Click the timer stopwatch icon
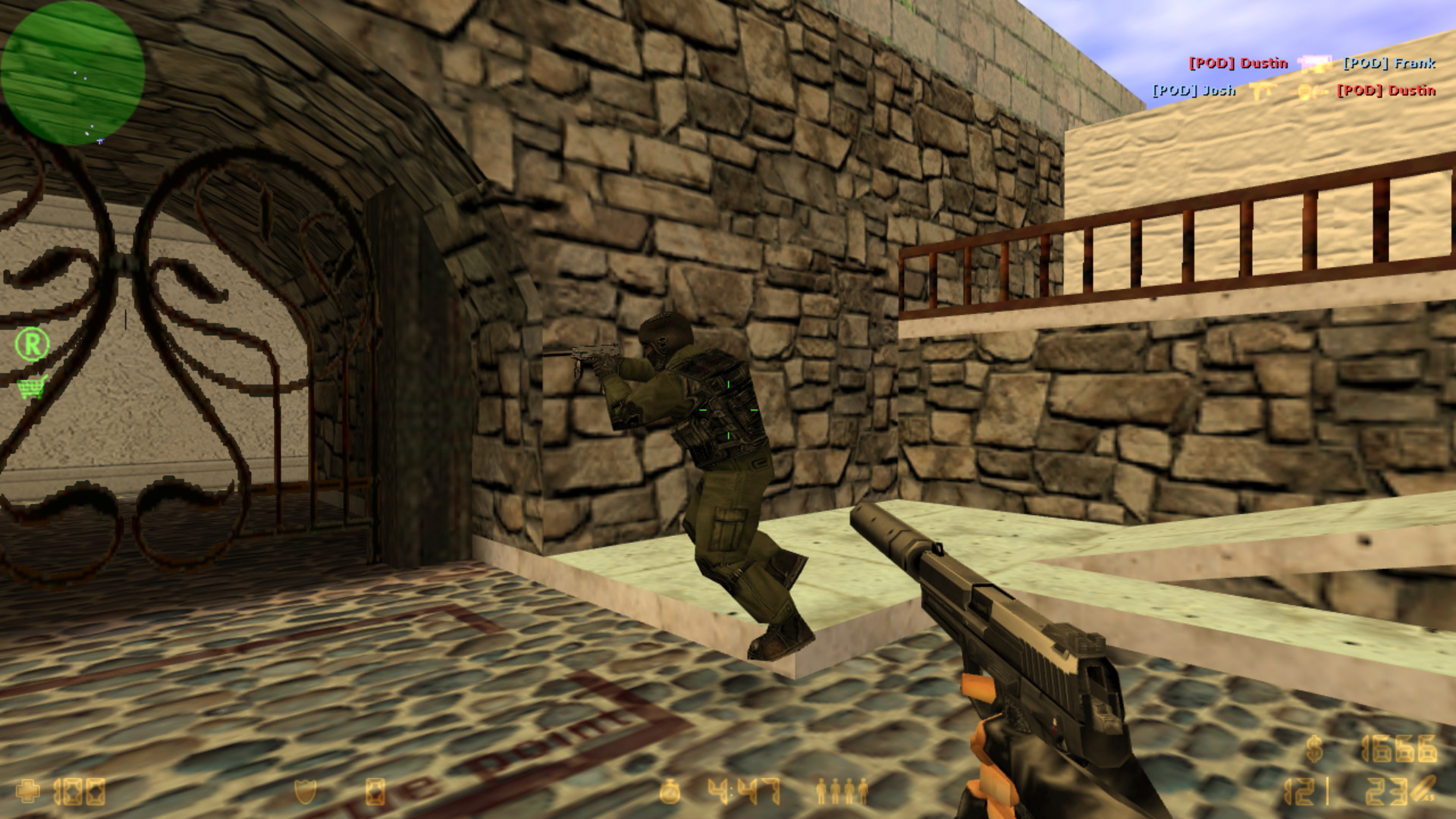The height and width of the screenshot is (819, 1456). (669, 791)
